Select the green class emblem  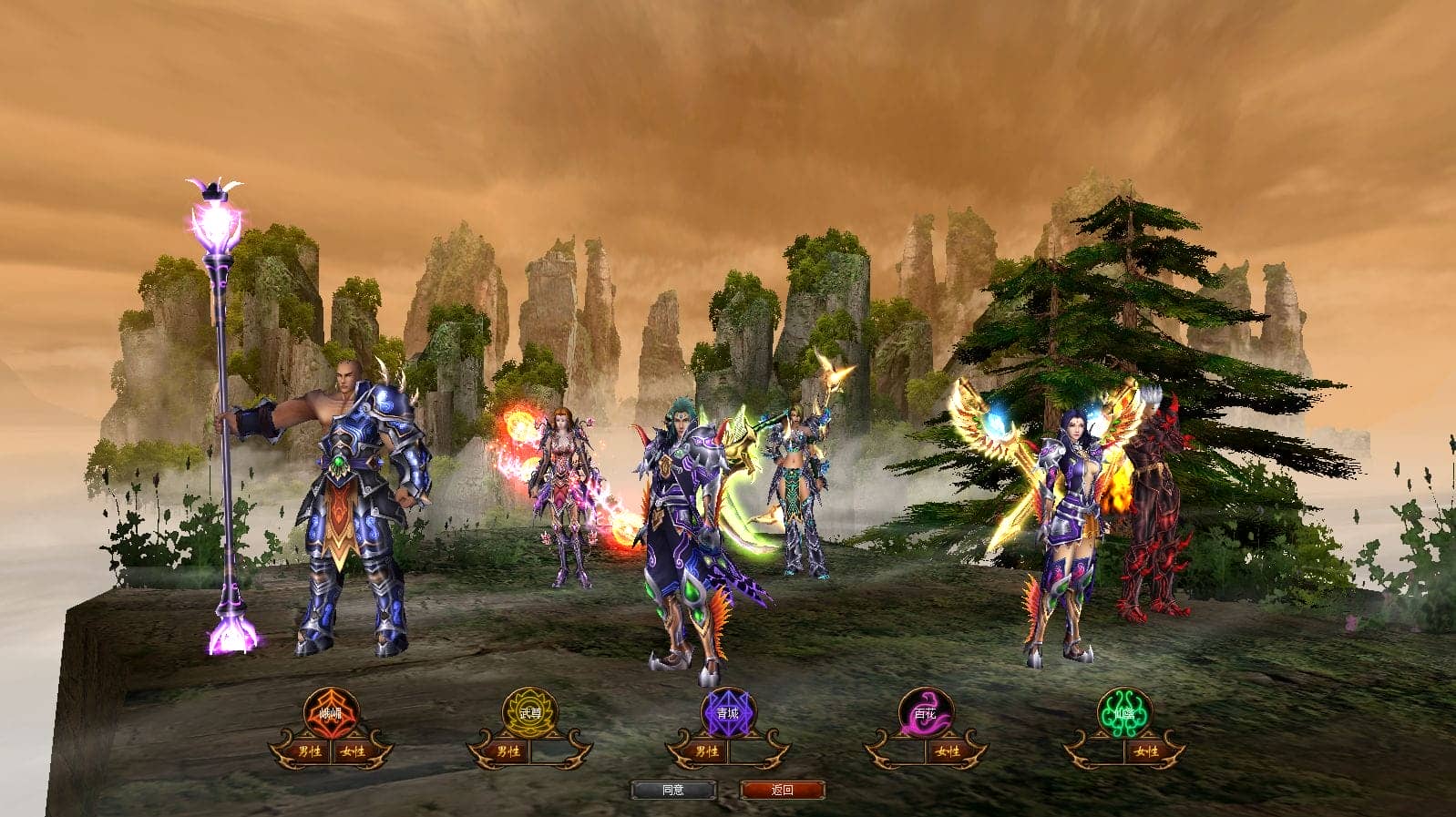1124,712
